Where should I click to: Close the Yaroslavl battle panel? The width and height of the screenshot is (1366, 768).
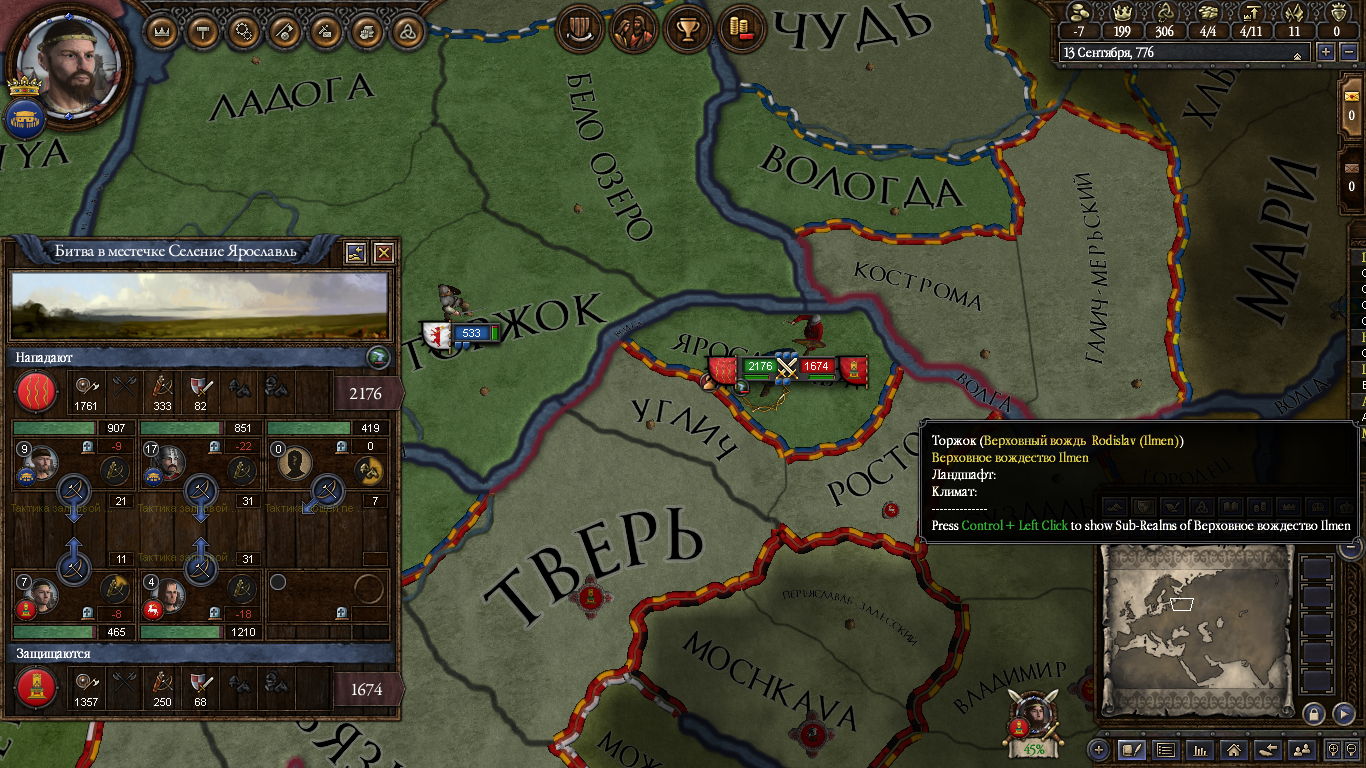(x=383, y=253)
